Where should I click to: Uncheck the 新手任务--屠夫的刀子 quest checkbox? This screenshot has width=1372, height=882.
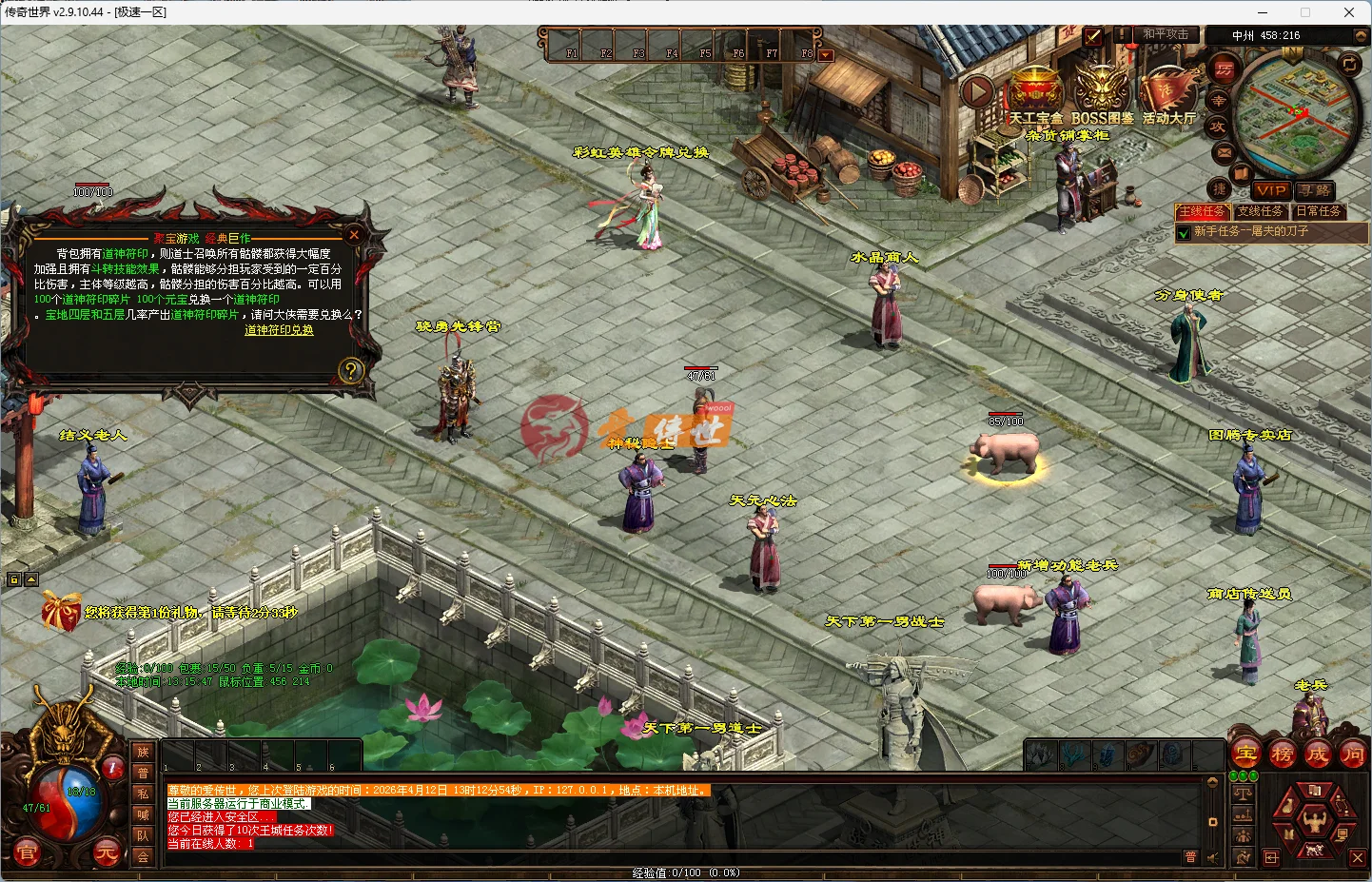click(x=1184, y=231)
